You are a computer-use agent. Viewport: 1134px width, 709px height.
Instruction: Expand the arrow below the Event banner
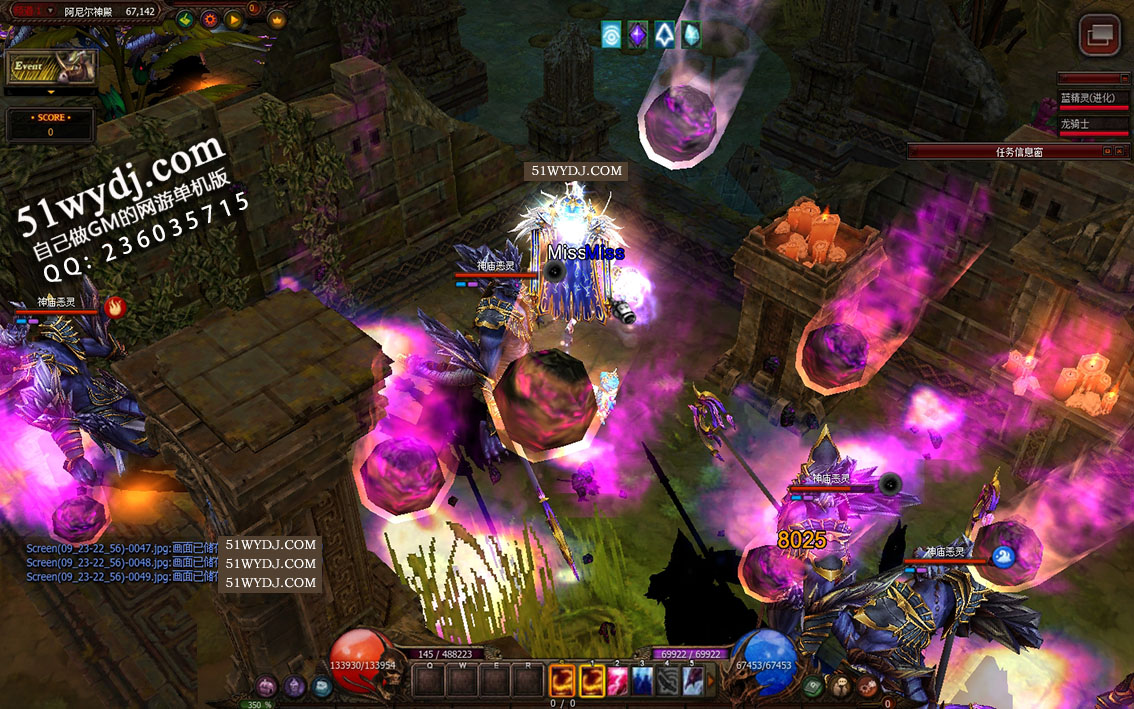coord(51,91)
